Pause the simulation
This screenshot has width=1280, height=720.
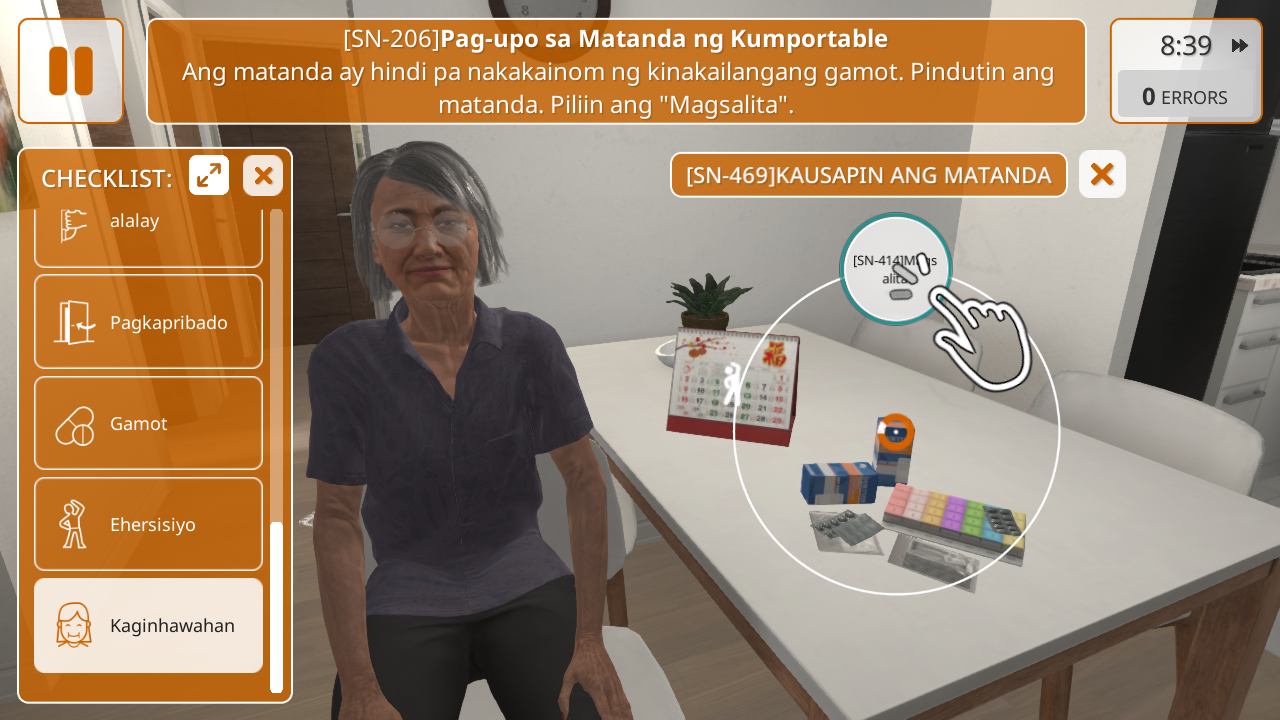pos(71,71)
